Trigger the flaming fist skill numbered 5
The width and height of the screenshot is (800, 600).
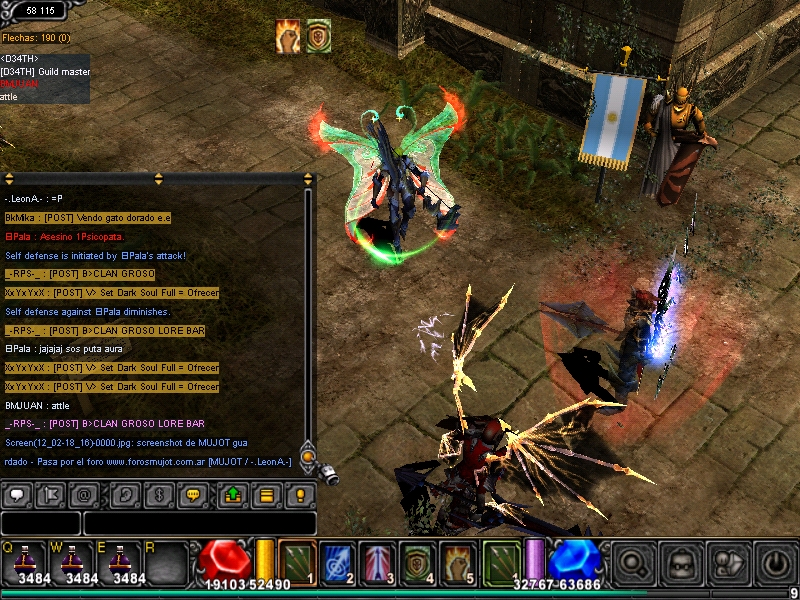457,561
